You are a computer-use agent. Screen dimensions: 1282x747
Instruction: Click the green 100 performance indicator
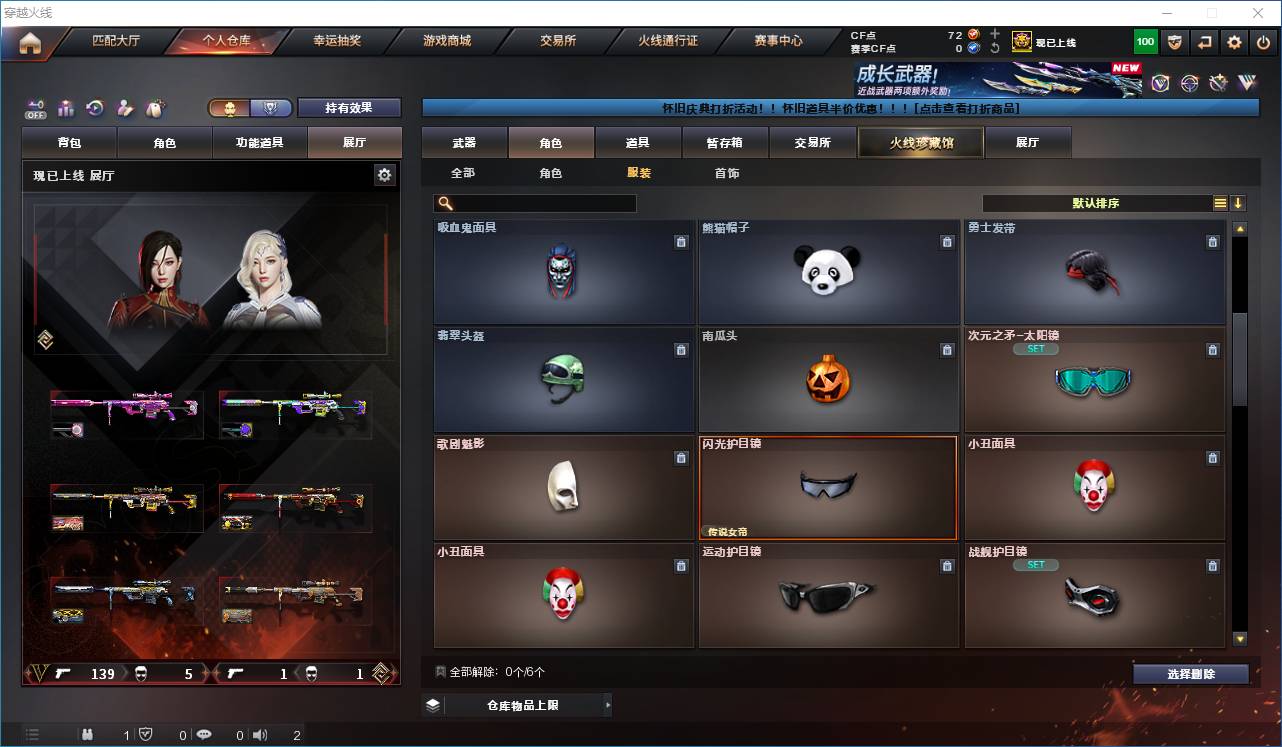(x=1144, y=42)
